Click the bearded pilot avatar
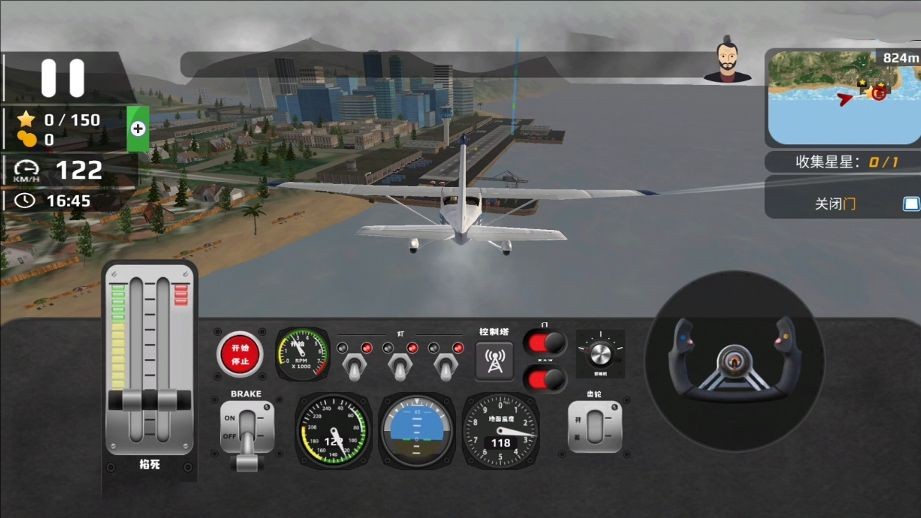 [x=727, y=62]
